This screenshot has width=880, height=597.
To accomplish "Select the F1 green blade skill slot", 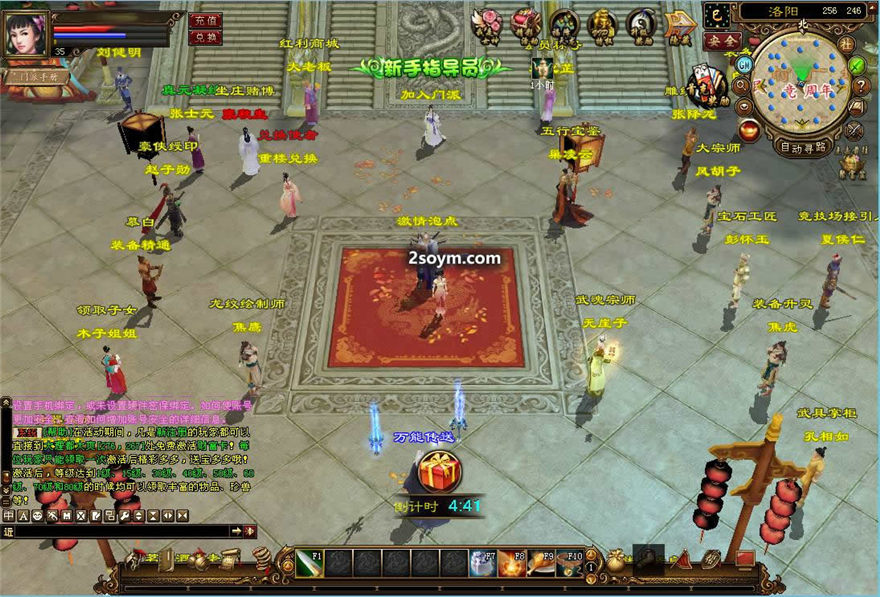I will [310, 564].
